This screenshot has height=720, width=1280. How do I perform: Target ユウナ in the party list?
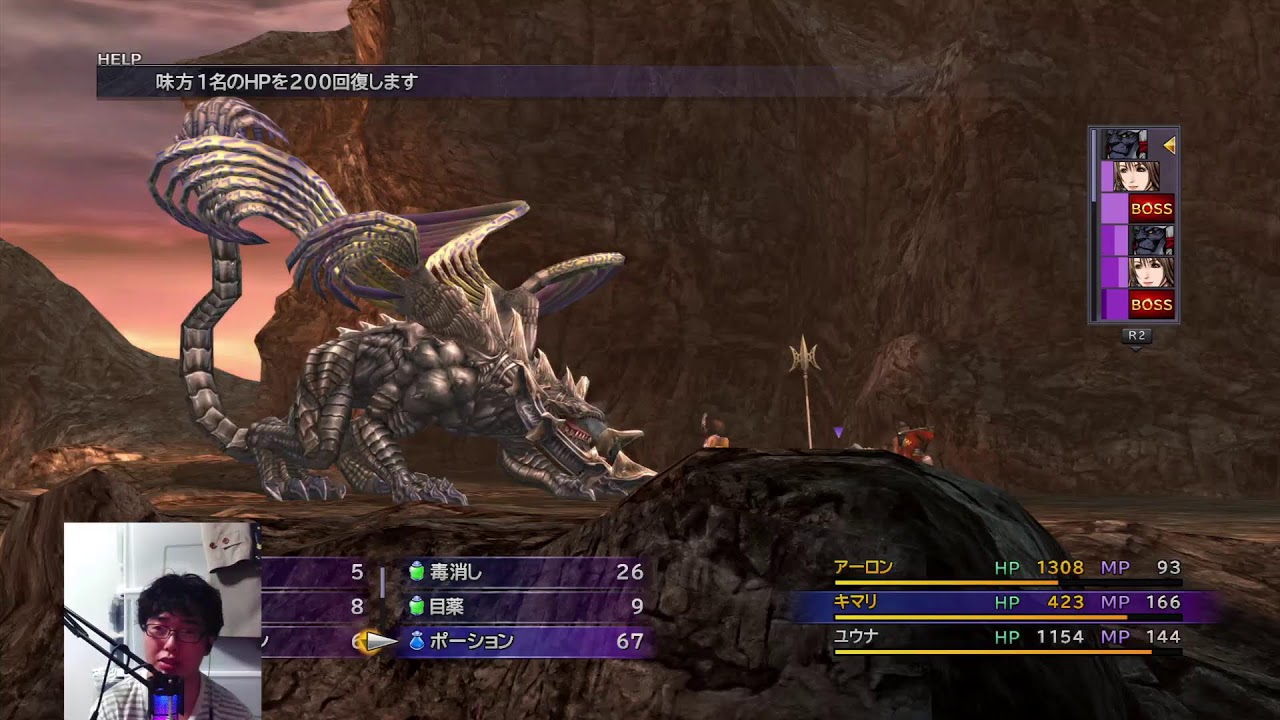point(856,636)
